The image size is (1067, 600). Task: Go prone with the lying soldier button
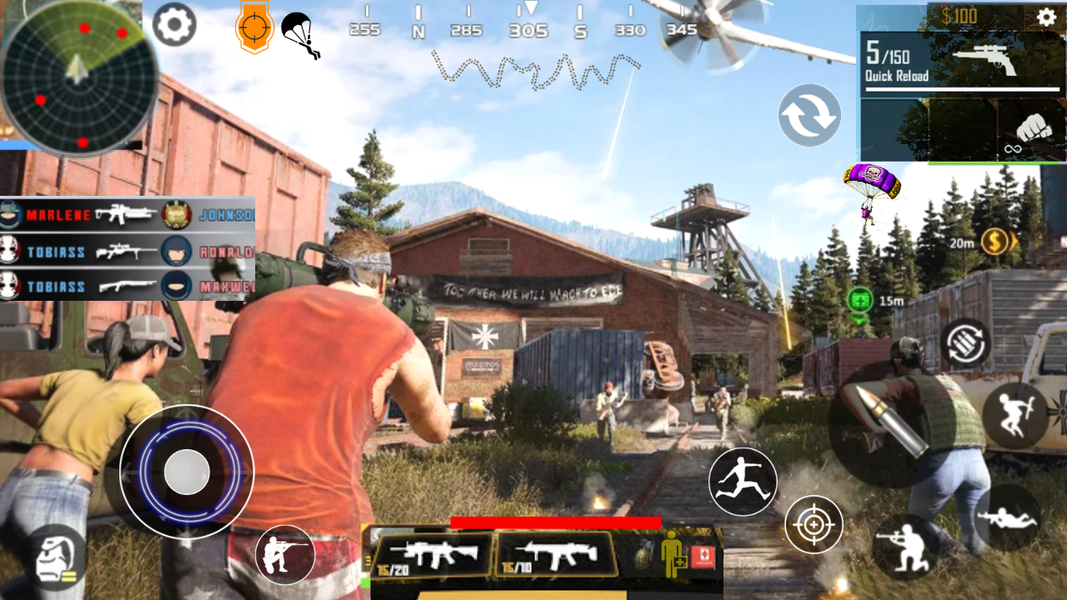[1008, 517]
